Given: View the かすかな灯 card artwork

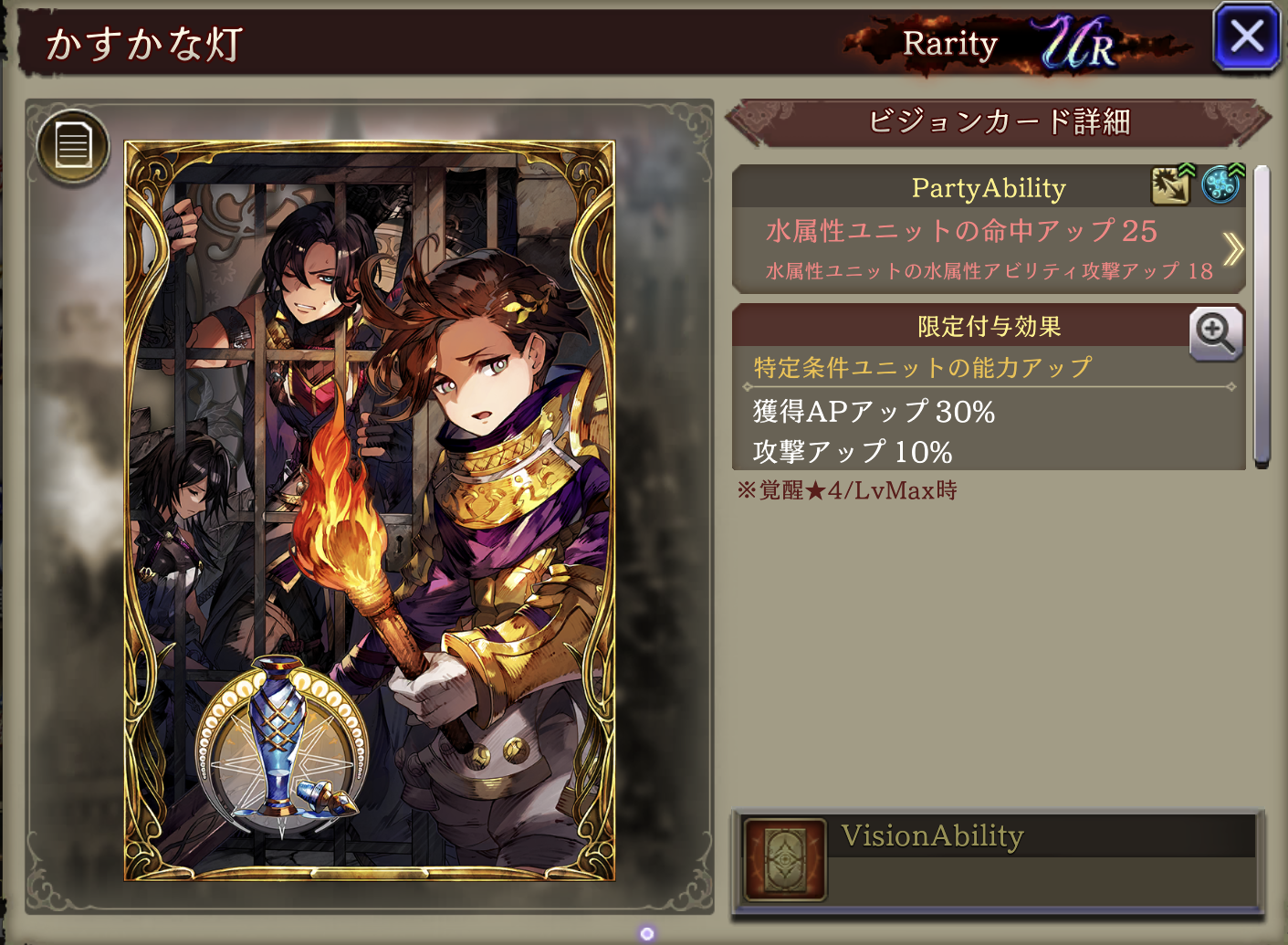Looking at the screenshot, I should pos(370,509).
